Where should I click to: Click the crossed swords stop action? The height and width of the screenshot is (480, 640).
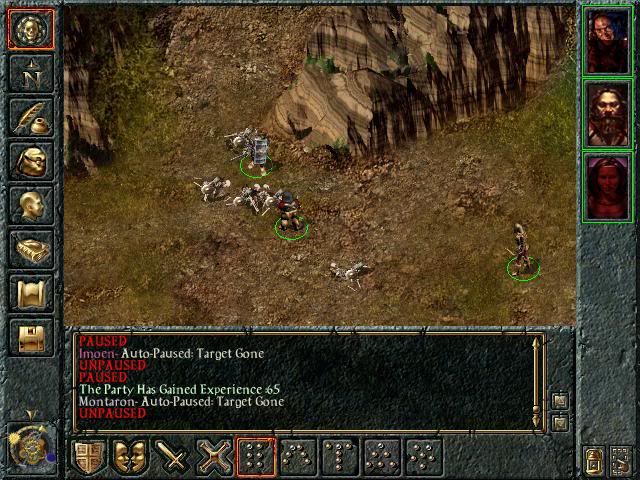click(x=216, y=457)
